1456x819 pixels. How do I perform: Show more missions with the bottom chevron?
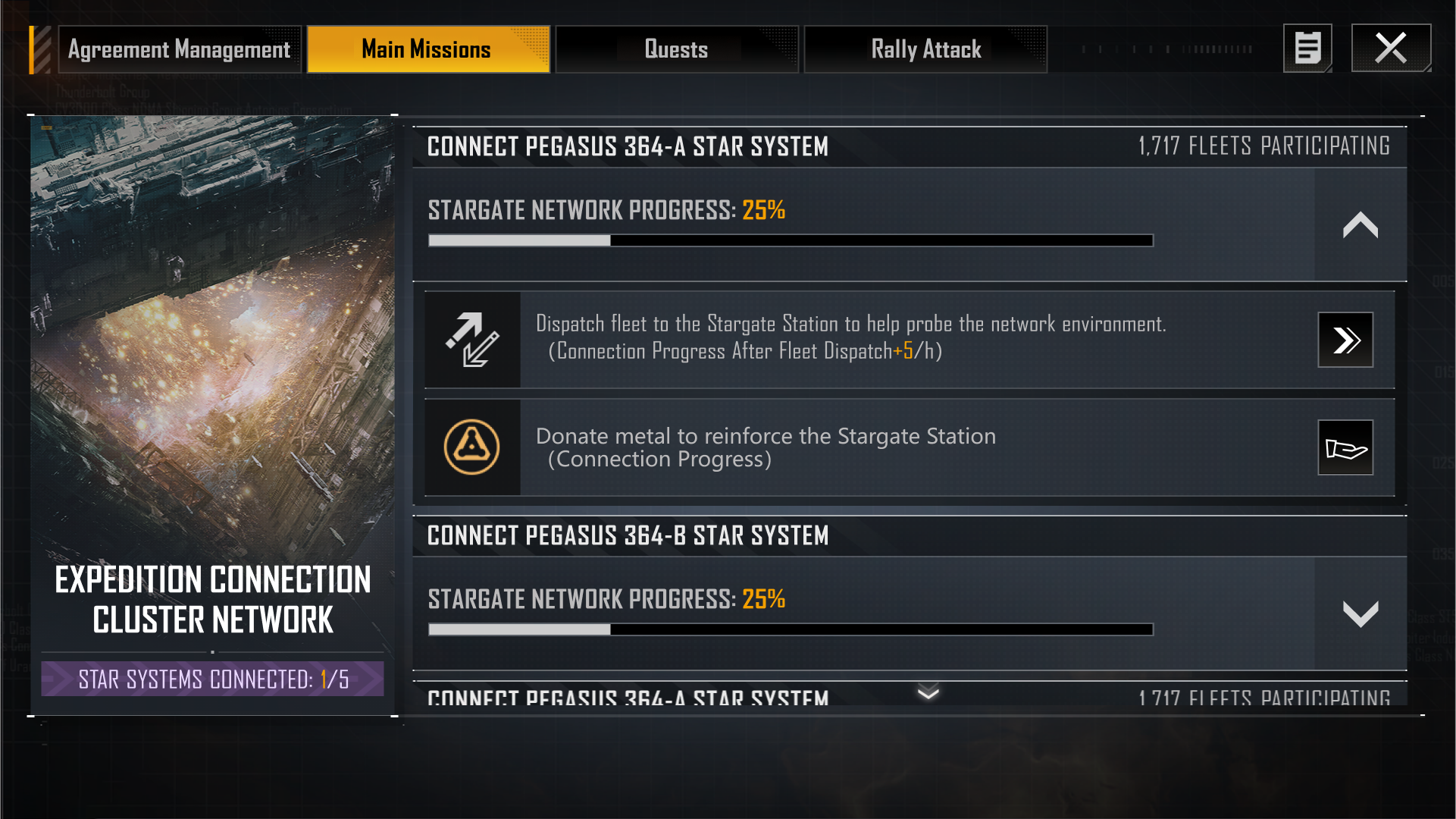coord(928,692)
